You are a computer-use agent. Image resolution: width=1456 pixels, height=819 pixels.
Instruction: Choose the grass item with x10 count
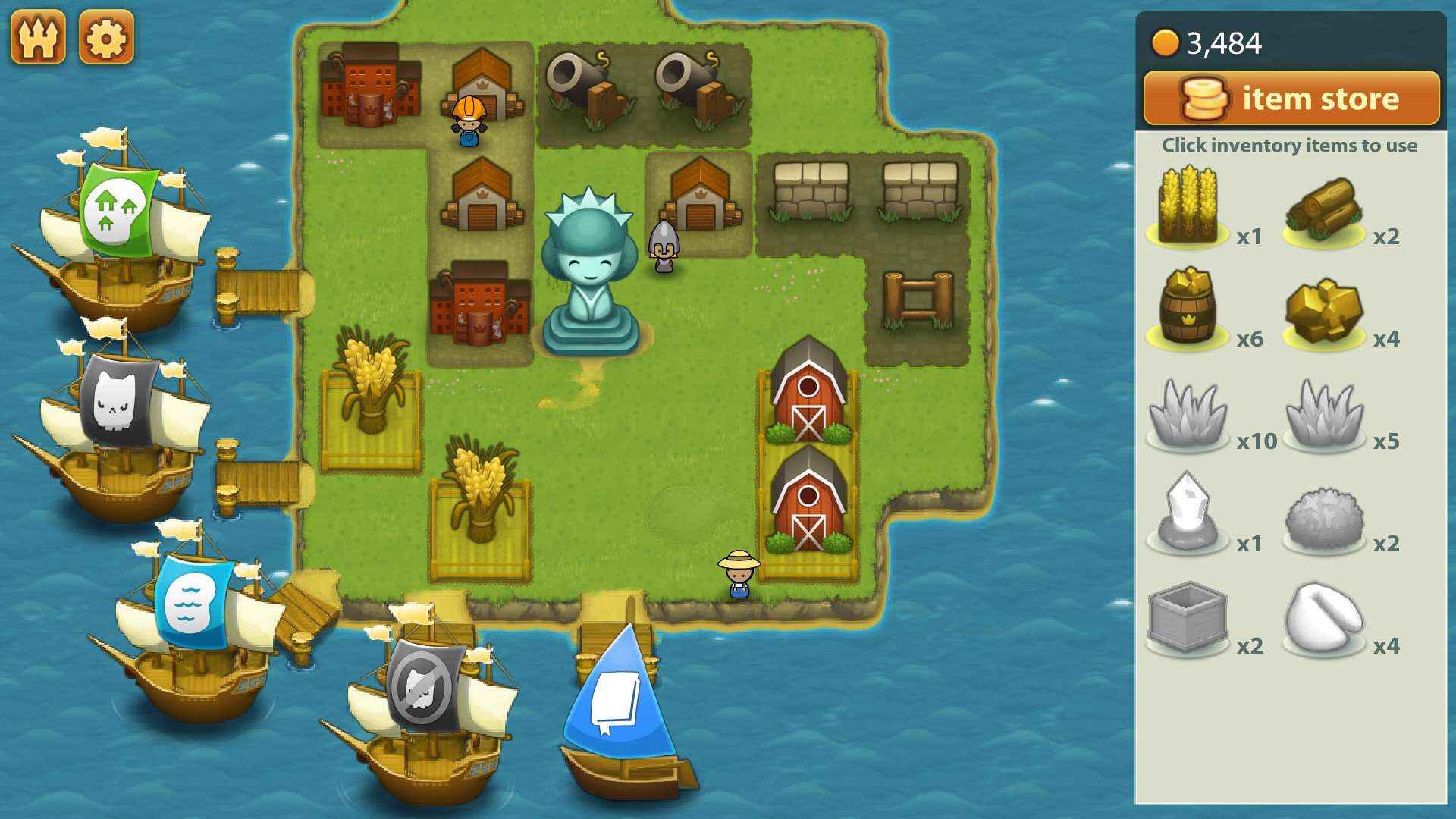[x=1188, y=414]
